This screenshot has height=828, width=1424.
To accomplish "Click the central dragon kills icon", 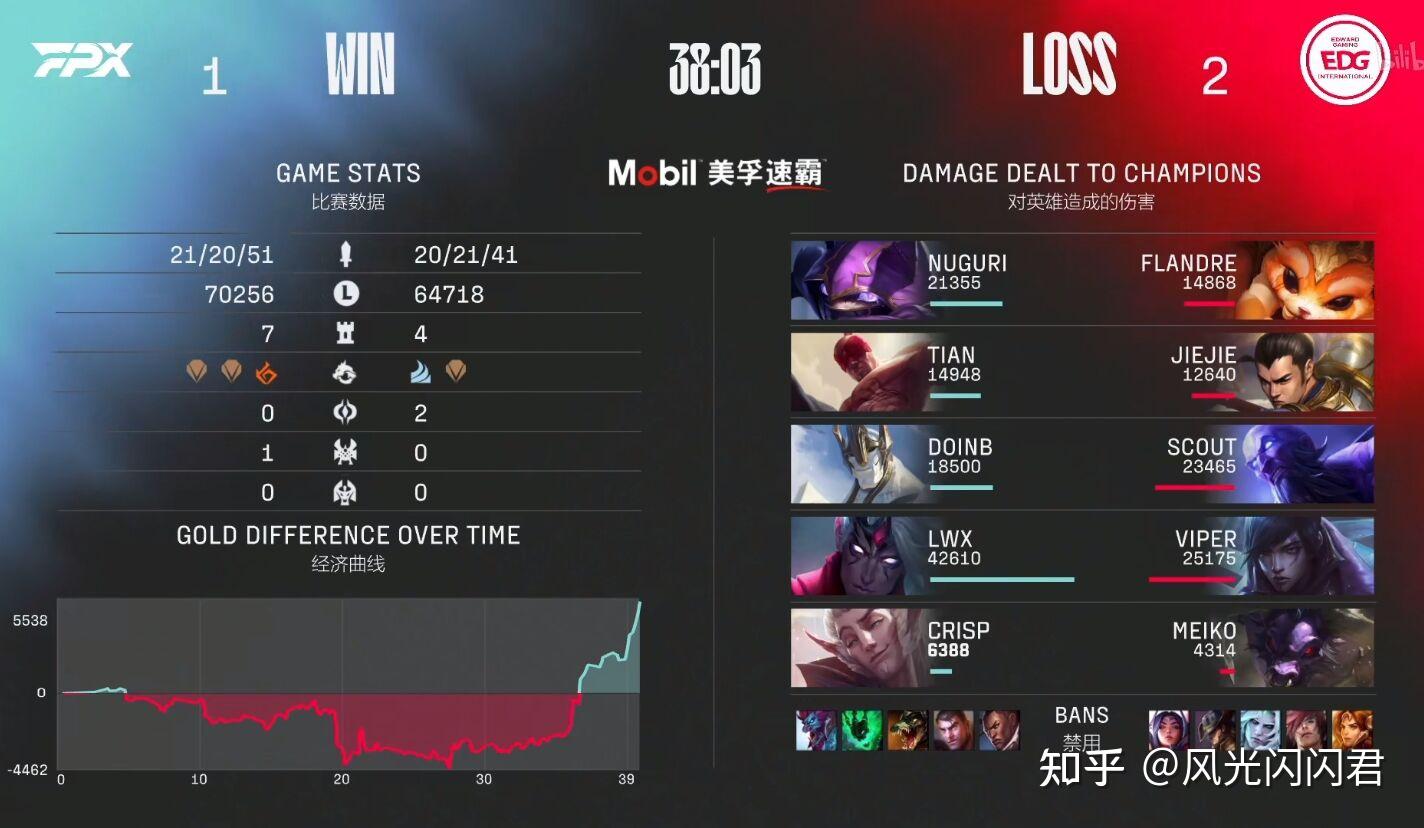I will pyautogui.click(x=346, y=374).
